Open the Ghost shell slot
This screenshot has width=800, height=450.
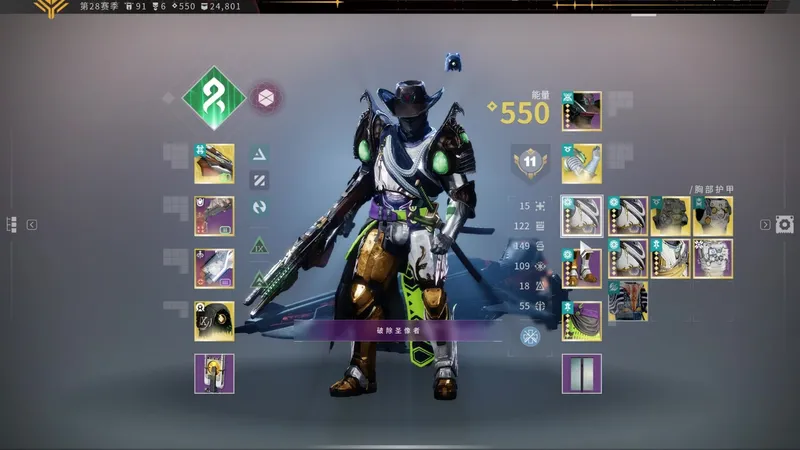click(x=214, y=321)
